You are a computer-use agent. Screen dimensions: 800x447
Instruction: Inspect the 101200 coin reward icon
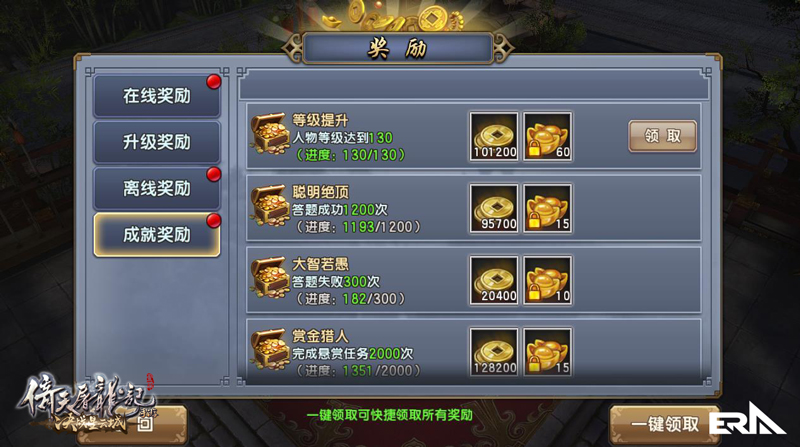493,136
